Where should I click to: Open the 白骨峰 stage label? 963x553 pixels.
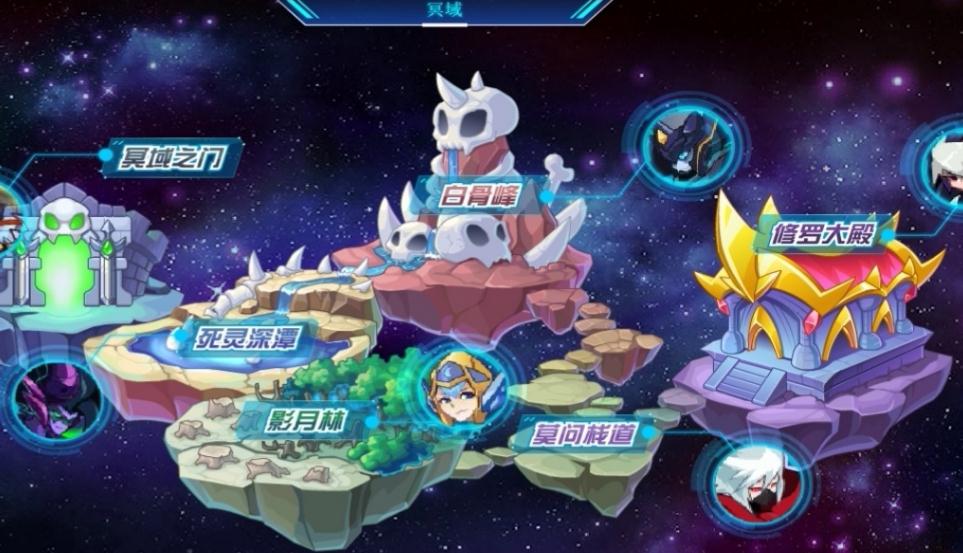(x=478, y=195)
